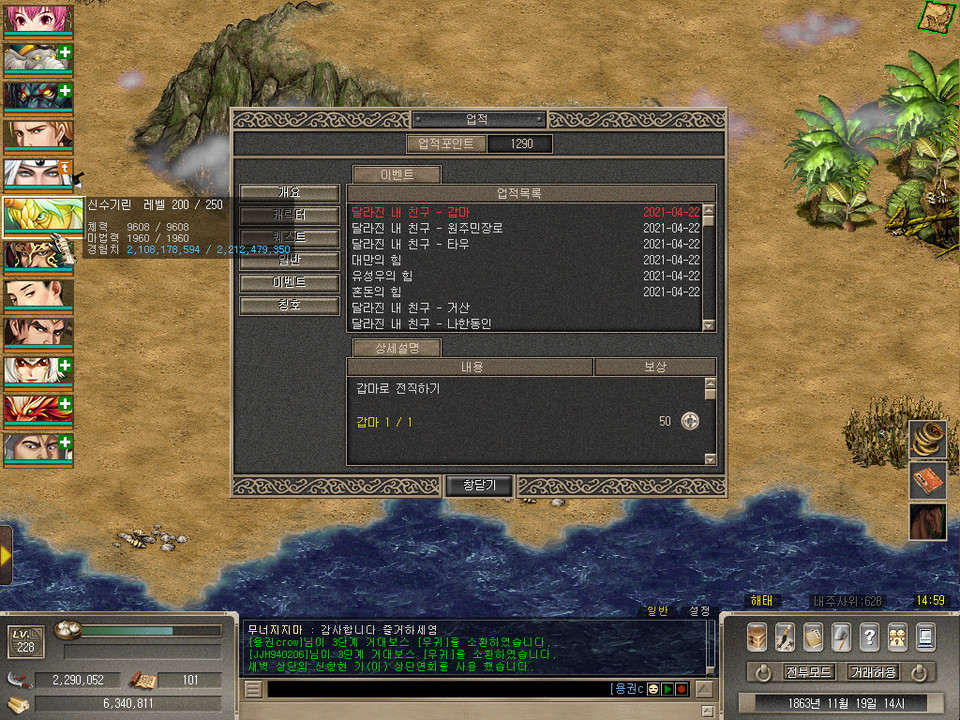The width and height of the screenshot is (960, 720).
Task: Click the horse mount icon
Action: pyautogui.click(x=927, y=522)
